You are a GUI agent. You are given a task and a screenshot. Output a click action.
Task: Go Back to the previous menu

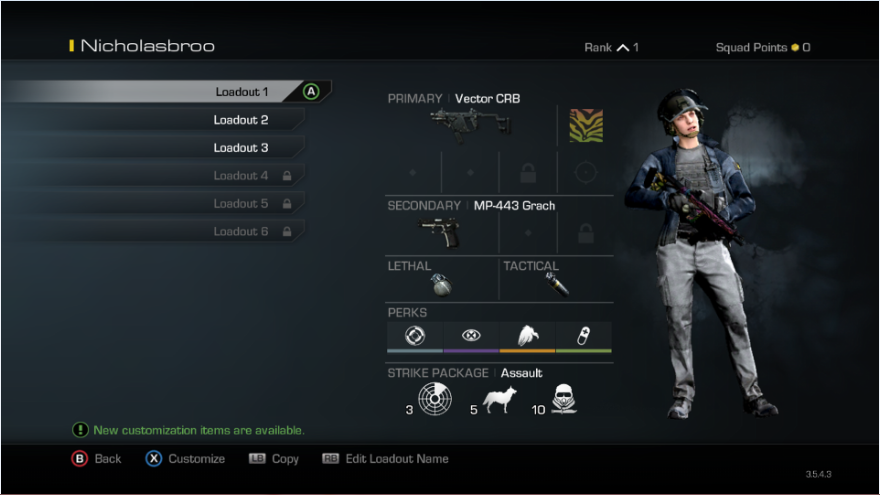pos(97,459)
